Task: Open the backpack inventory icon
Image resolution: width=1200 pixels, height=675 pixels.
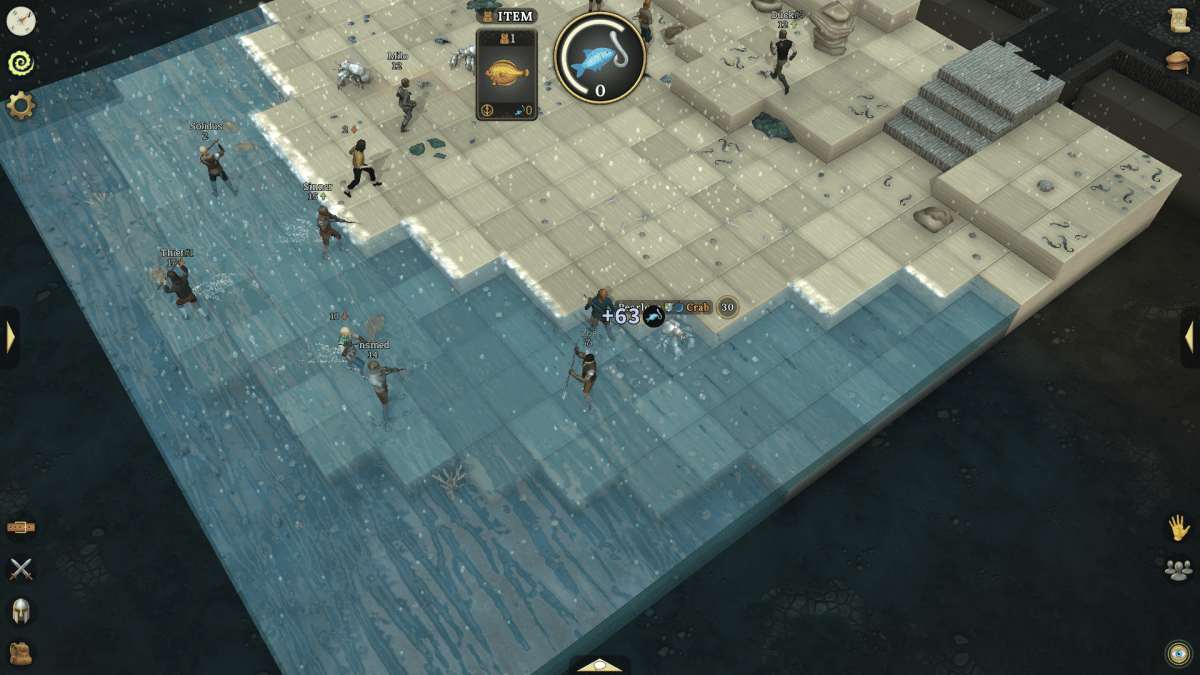Action: tap(20, 653)
